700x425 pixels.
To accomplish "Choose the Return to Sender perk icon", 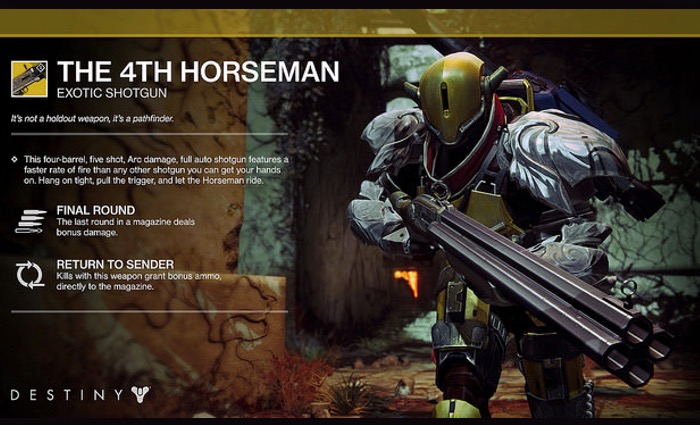I will [30, 274].
